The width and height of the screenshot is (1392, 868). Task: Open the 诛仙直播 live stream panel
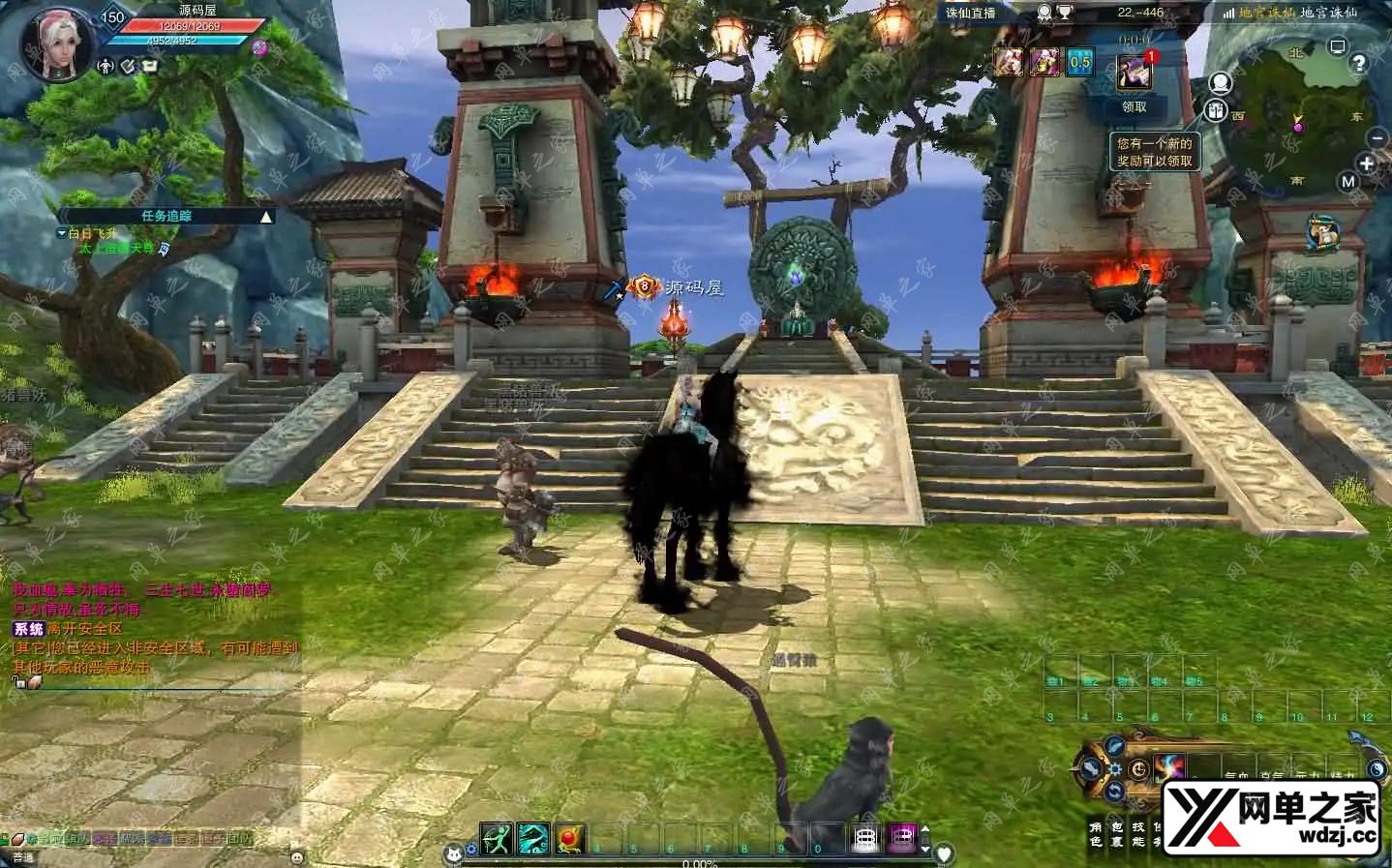pos(970,13)
